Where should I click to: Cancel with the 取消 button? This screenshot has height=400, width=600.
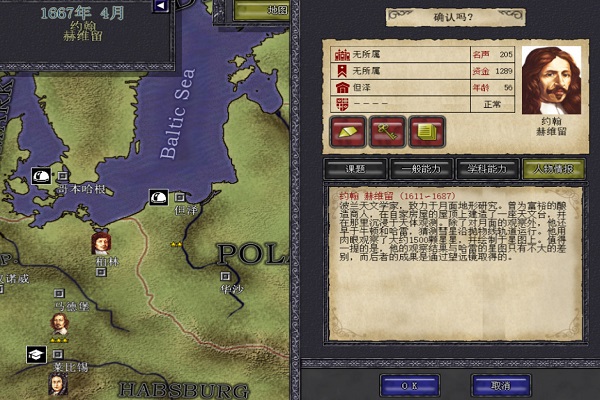(500, 384)
